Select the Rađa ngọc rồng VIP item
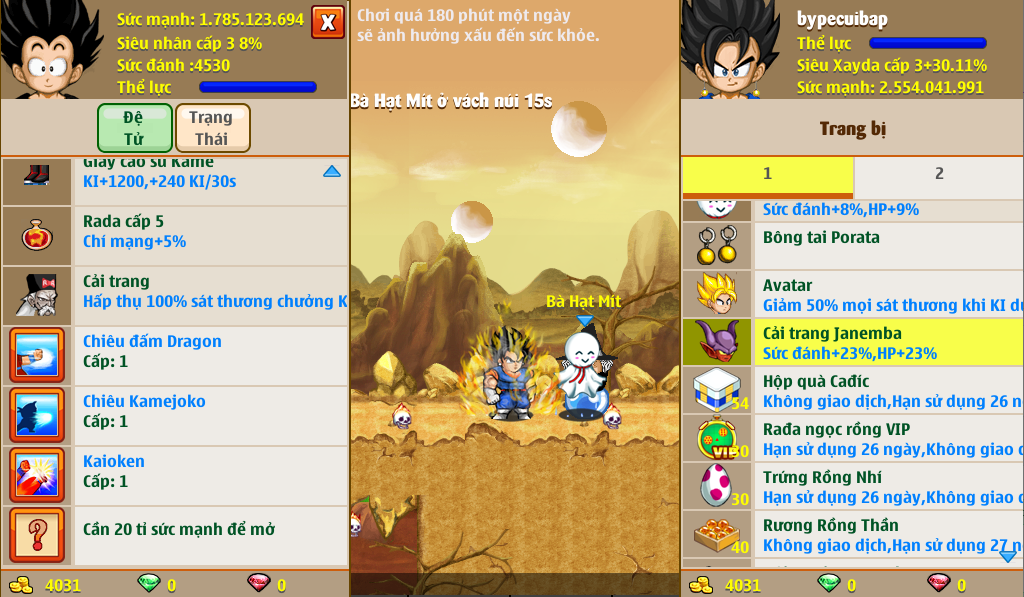The width and height of the screenshot is (1024, 597). 852,439
